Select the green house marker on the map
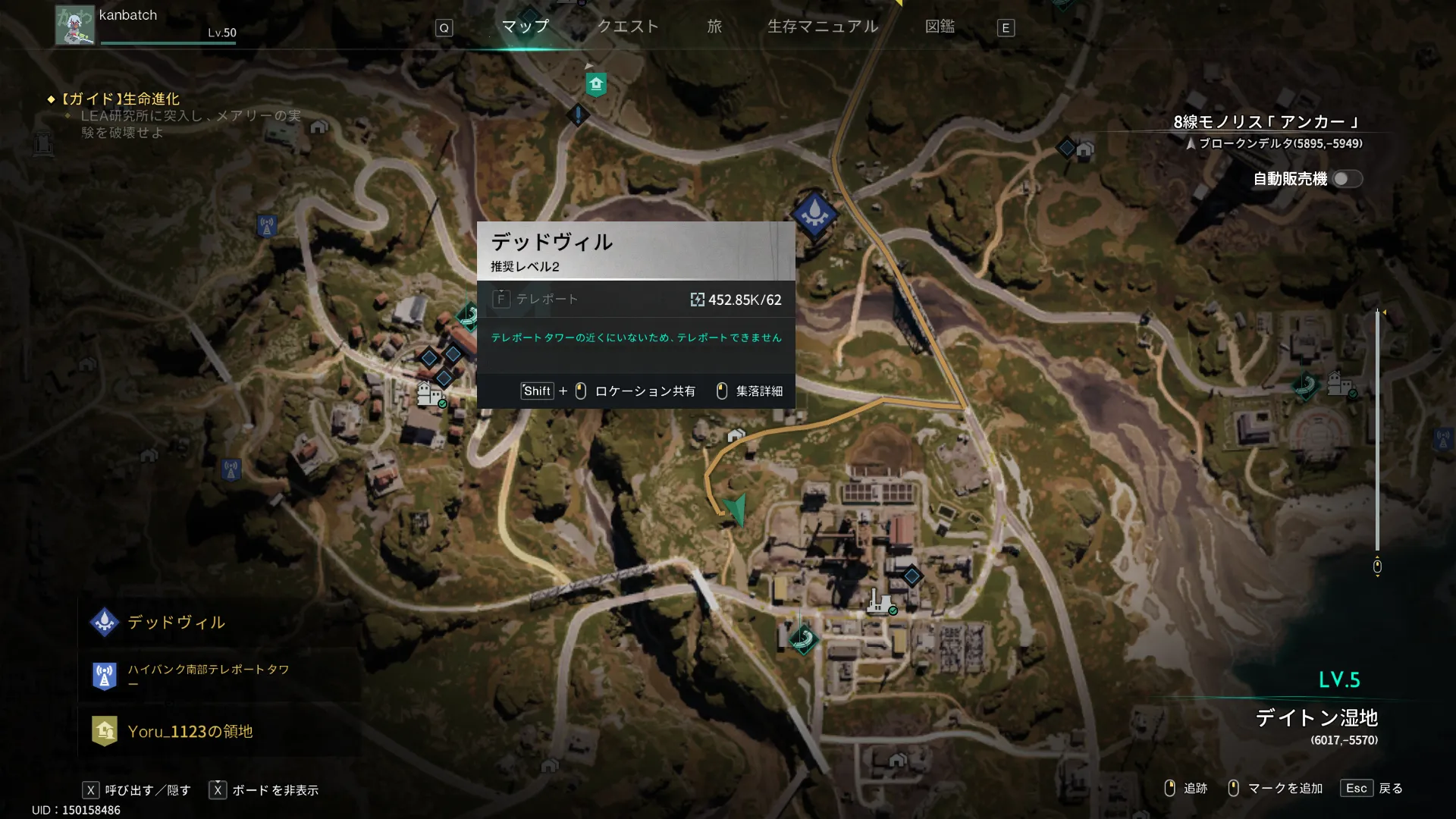This screenshot has height=819, width=1456. tap(596, 83)
